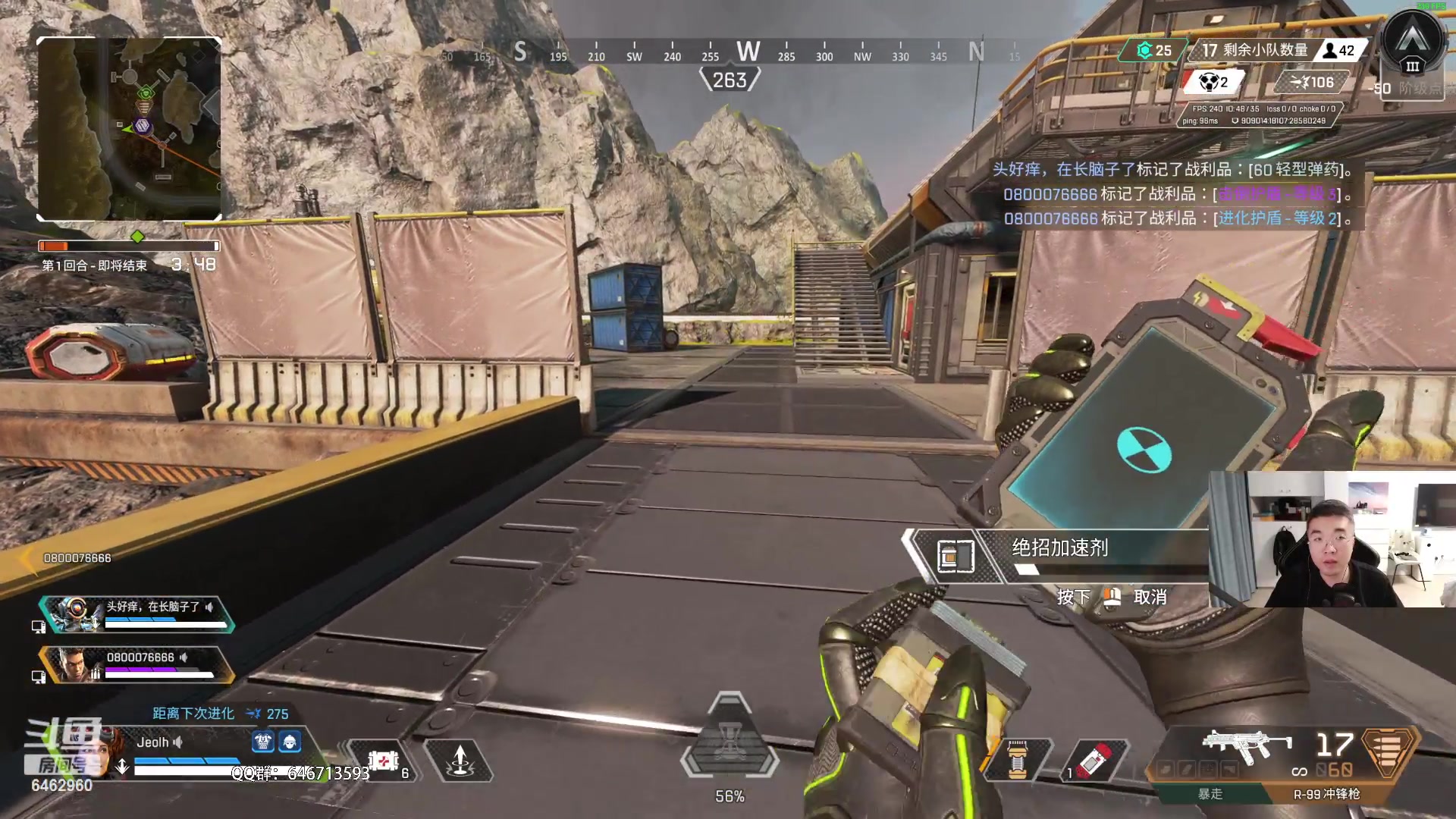
Task: Activate the tactical ability icon
Action: click(x=460, y=761)
